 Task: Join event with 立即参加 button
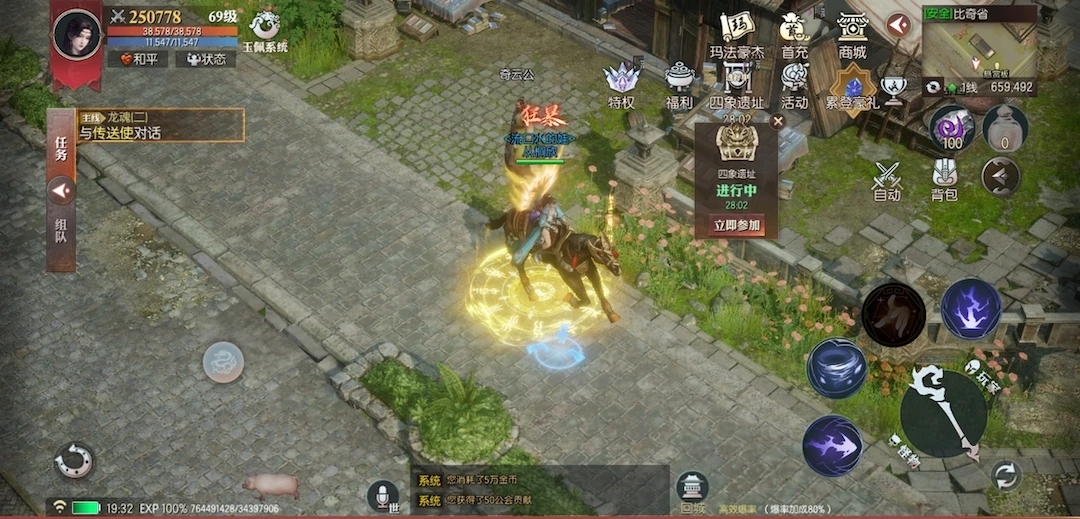coord(738,225)
